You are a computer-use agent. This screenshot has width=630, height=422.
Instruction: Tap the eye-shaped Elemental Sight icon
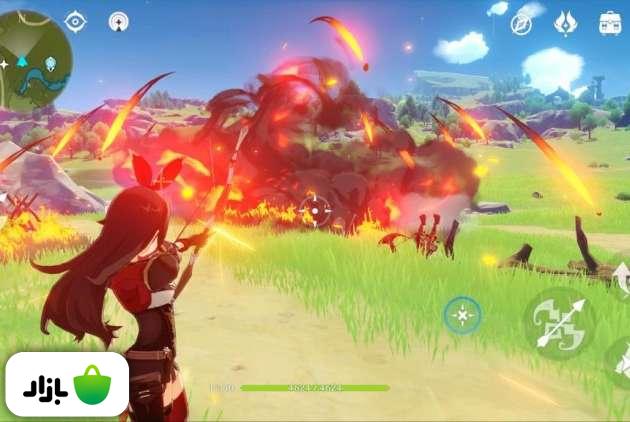coord(75,21)
